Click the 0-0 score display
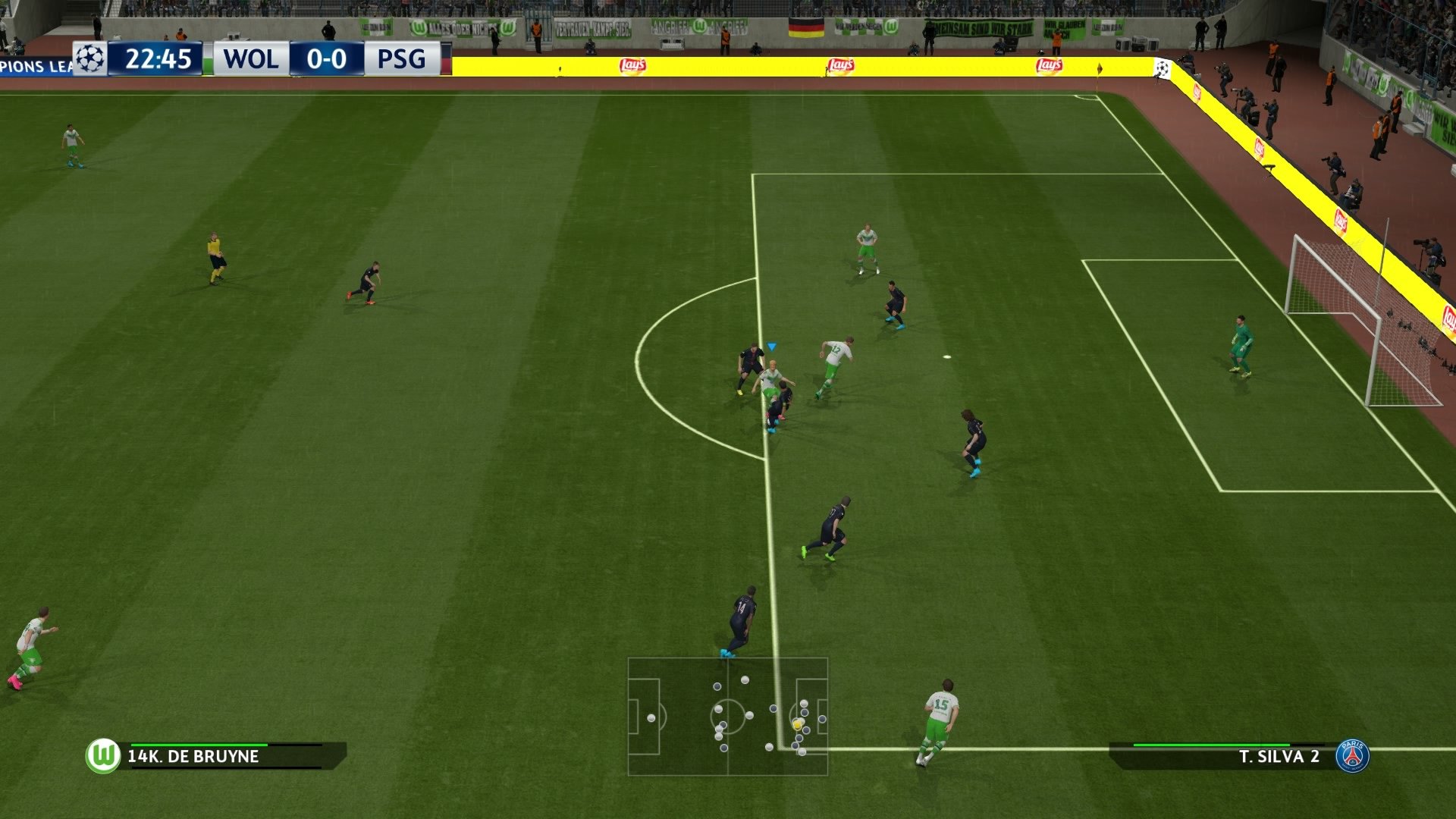The width and height of the screenshot is (1456, 819). click(325, 58)
